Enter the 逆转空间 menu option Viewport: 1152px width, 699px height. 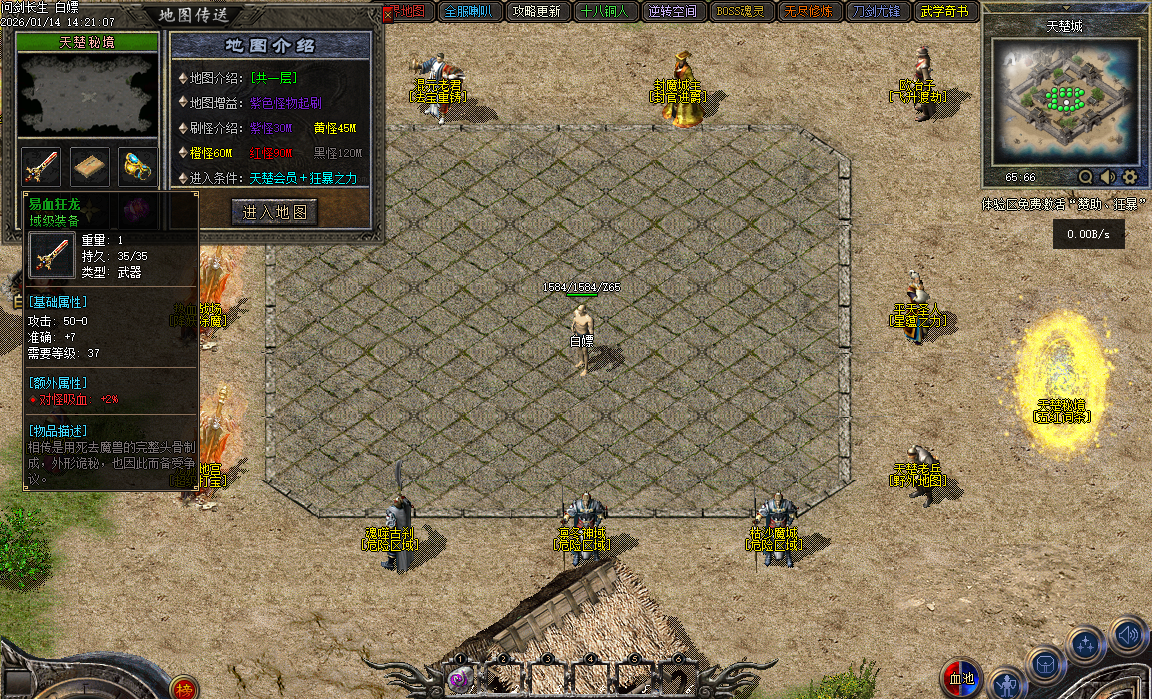coord(672,12)
